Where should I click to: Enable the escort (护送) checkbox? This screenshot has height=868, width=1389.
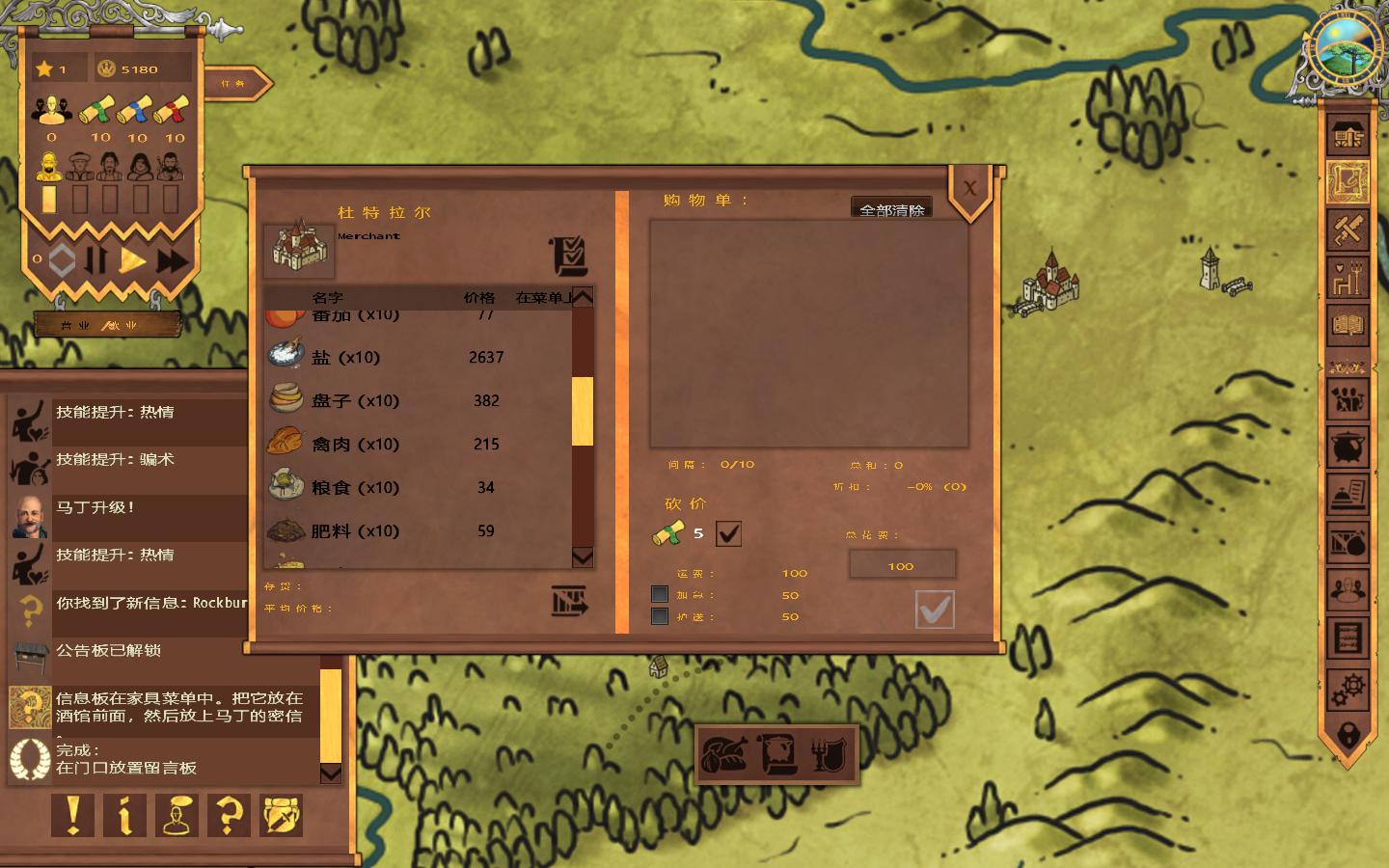click(x=660, y=616)
